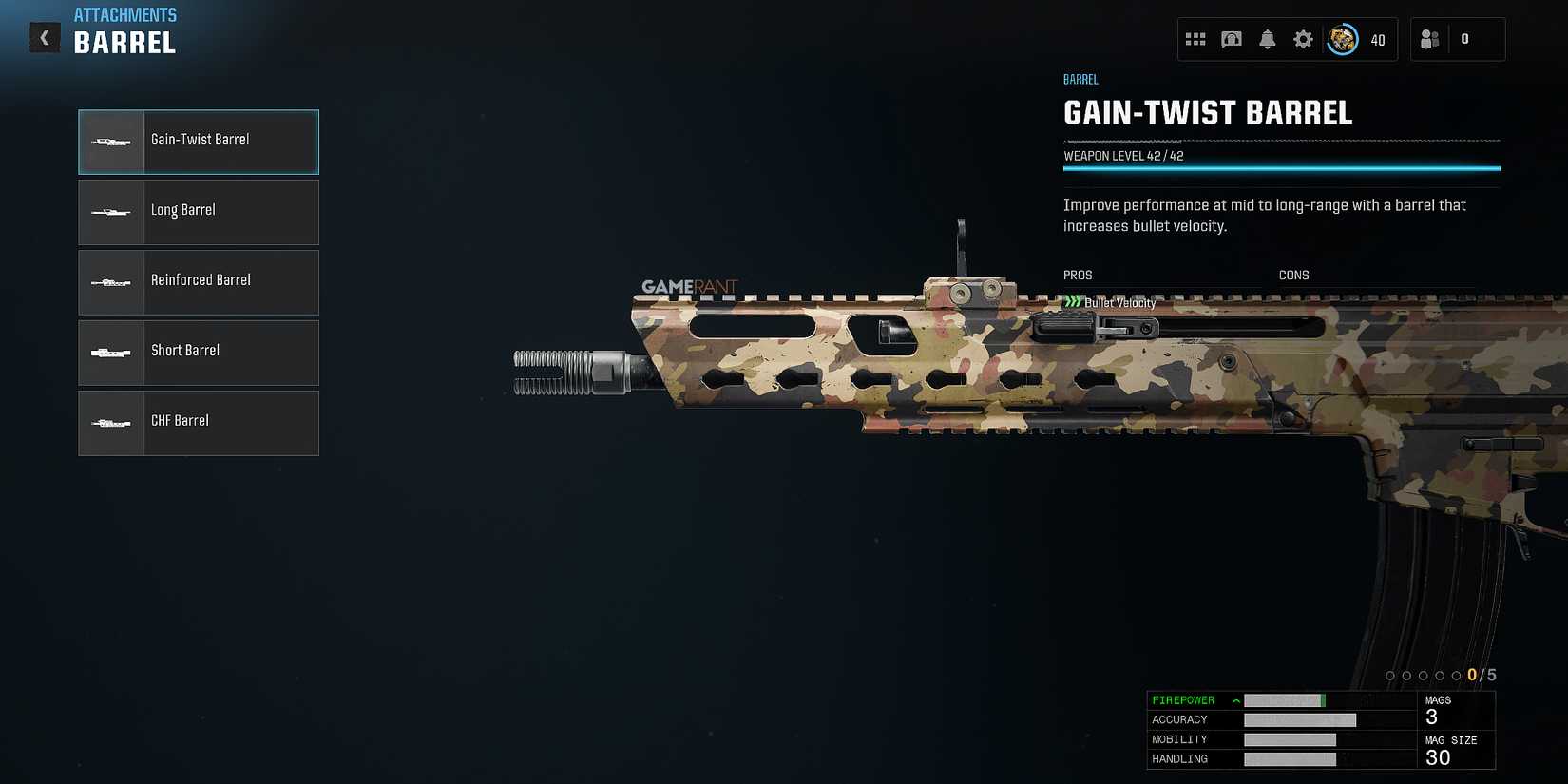The height and width of the screenshot is (784, 1568).
Task: Open notifications via the bell icon
Action: pyautogui.click(x=1267, y=39)
